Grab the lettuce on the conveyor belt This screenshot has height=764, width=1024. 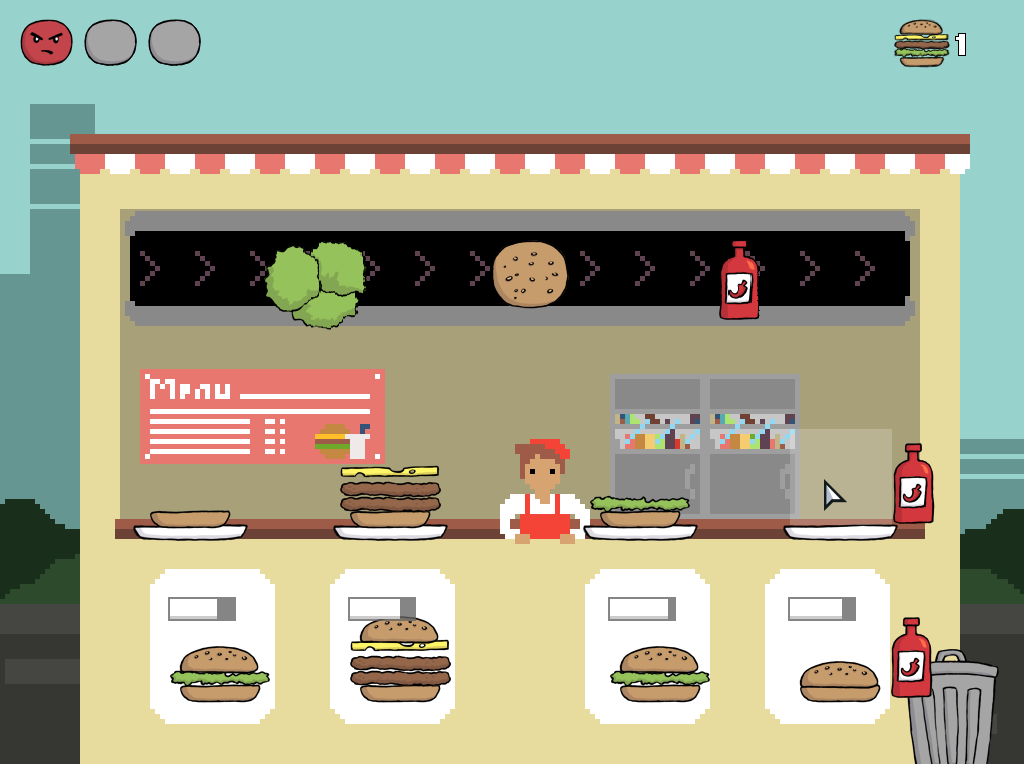click(316, 283)
